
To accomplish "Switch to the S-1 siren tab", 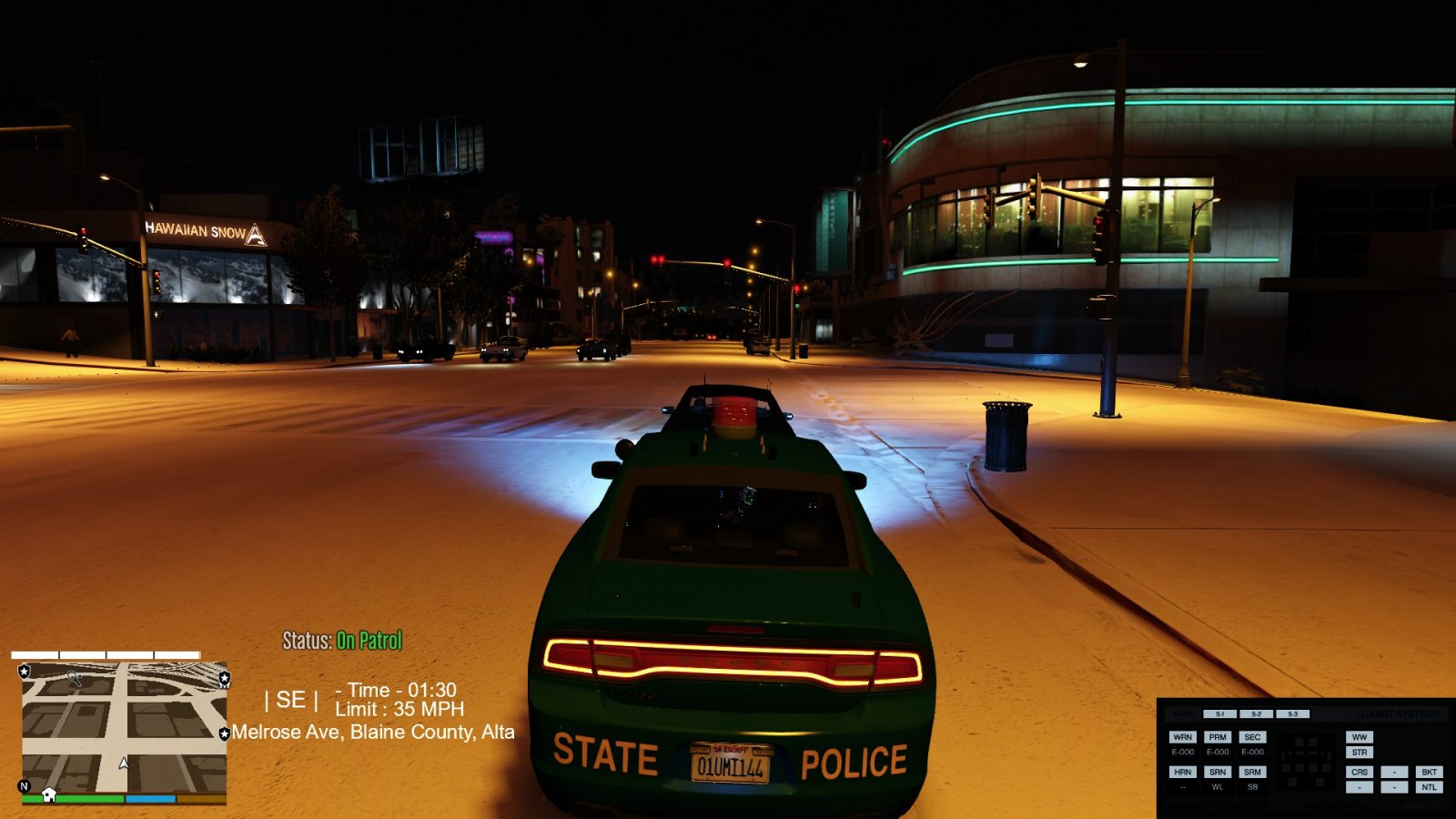I will tap(1219, 714).
